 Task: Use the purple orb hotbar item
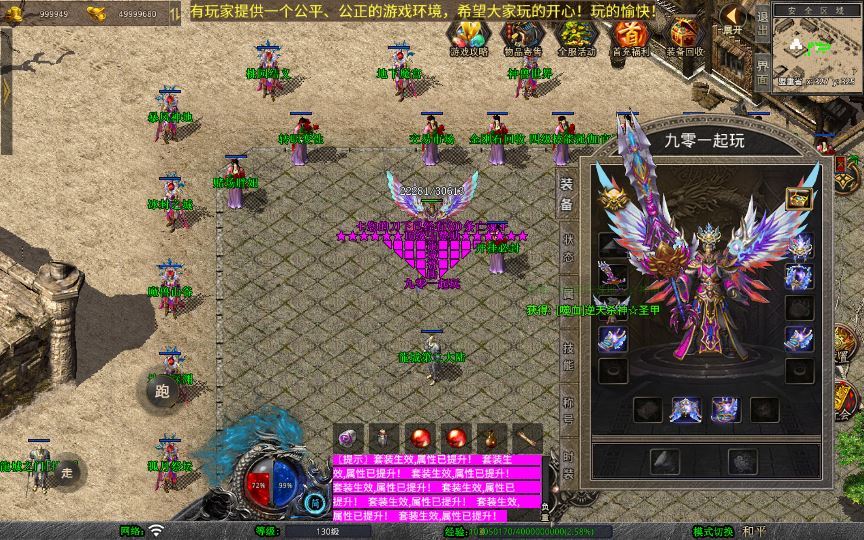349,438
